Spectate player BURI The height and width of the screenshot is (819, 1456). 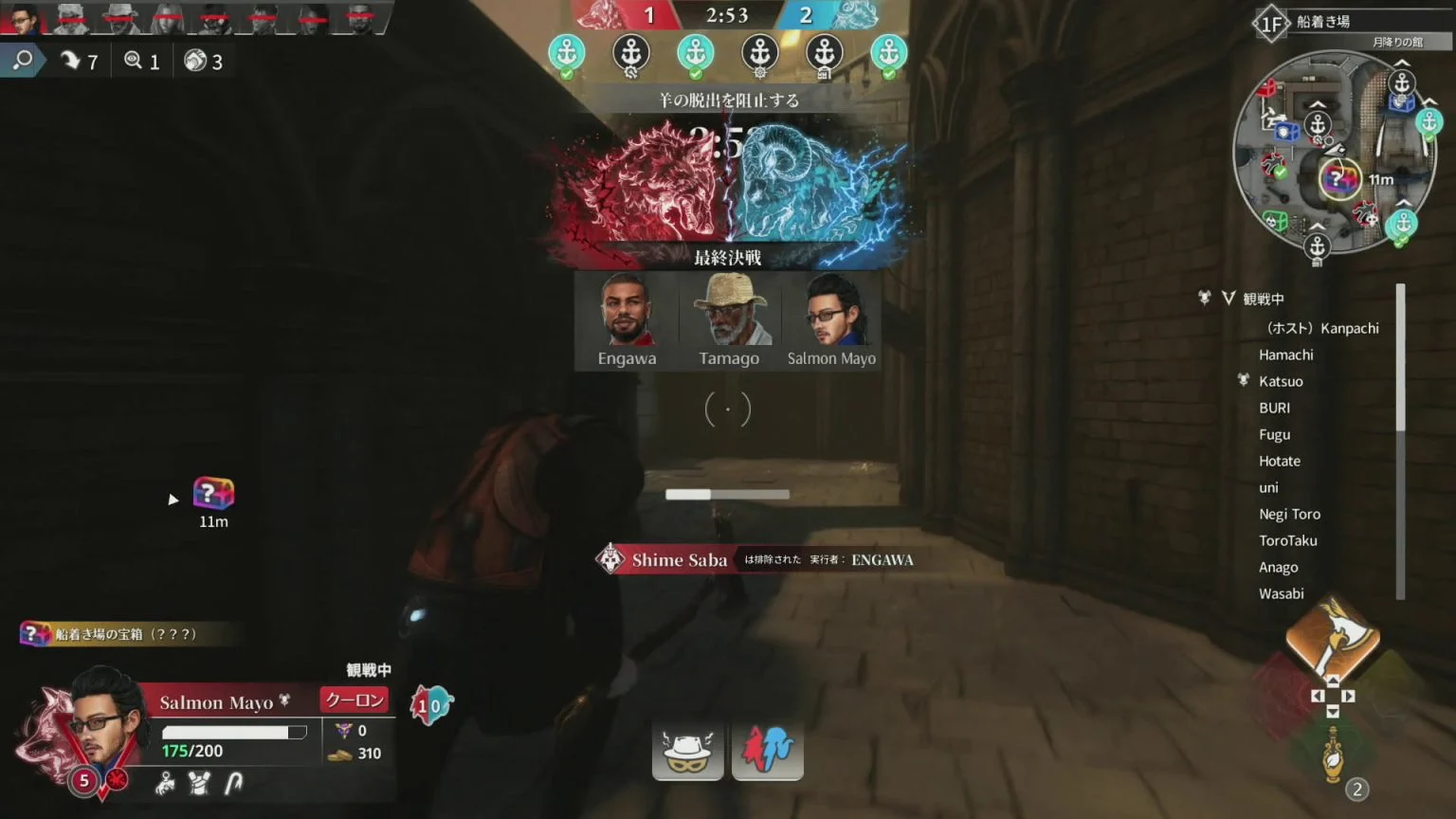pyautogui.click(x=1274, y=408)
